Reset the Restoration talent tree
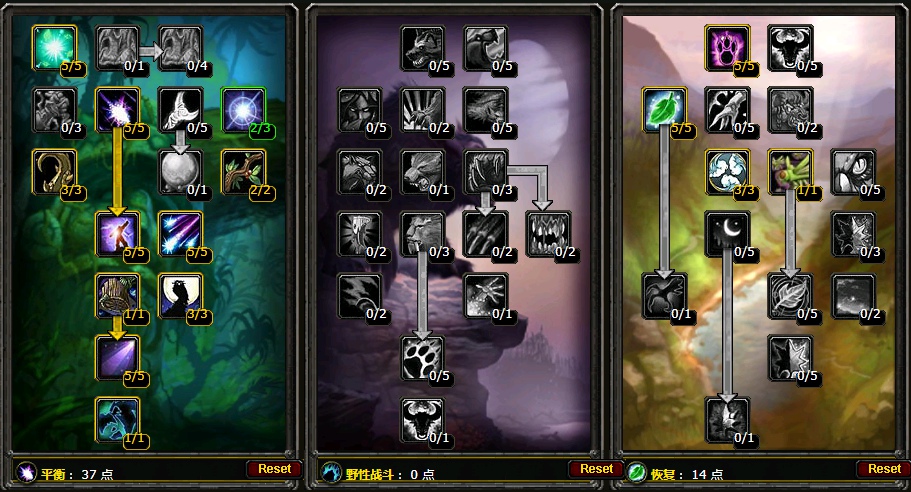 884,468
